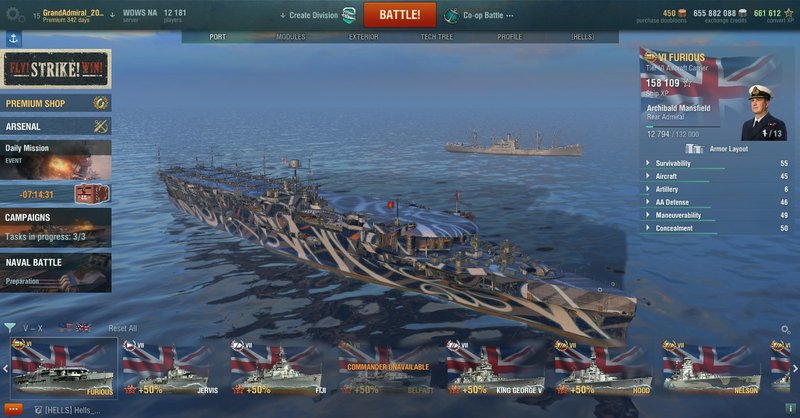The height and width of the screenshot is (418, 800).
Task: Enter the Arsenal
Action: tap(56, 127)
